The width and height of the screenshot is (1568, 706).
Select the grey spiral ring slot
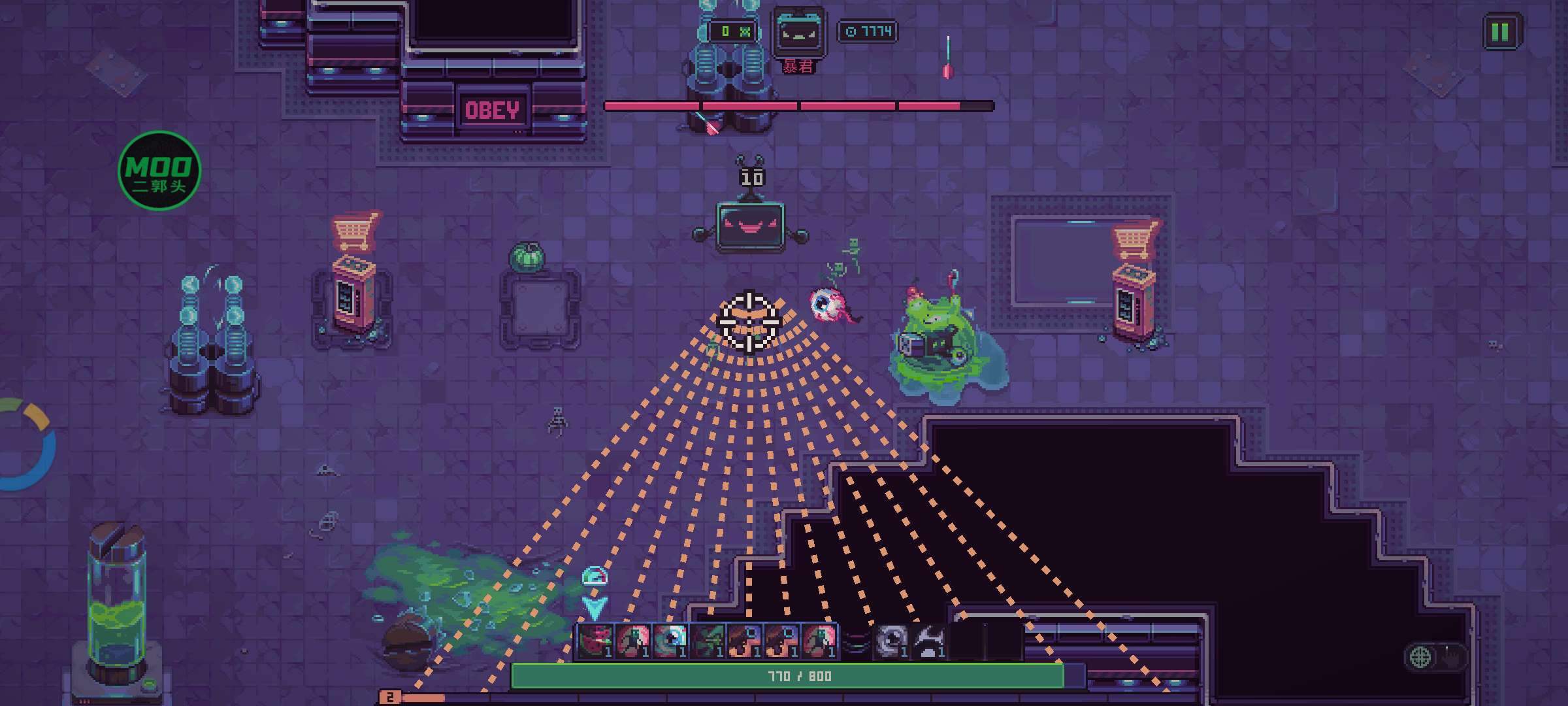point(891,641)
